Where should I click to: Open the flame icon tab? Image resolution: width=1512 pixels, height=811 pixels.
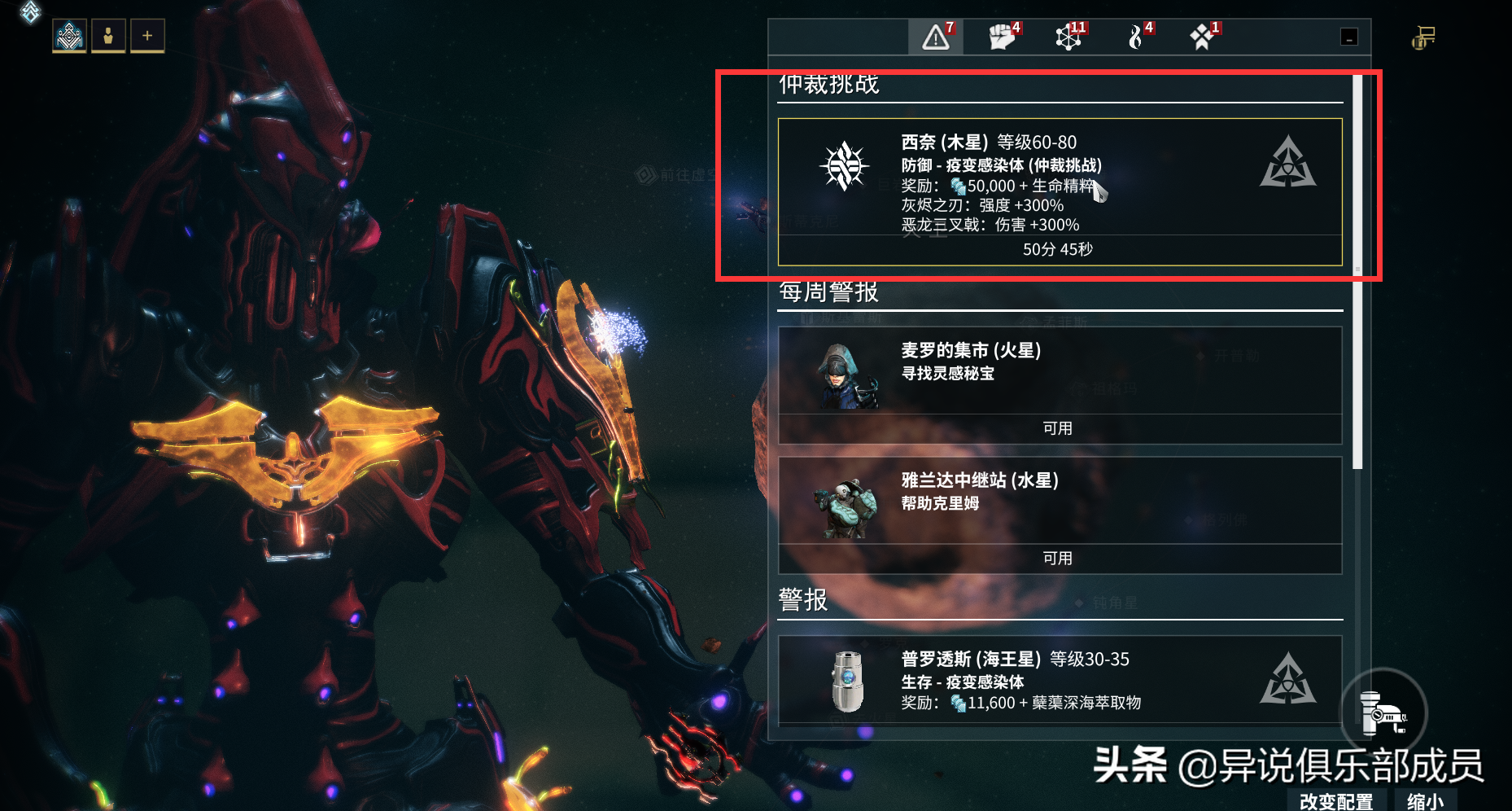[1136, 37]
